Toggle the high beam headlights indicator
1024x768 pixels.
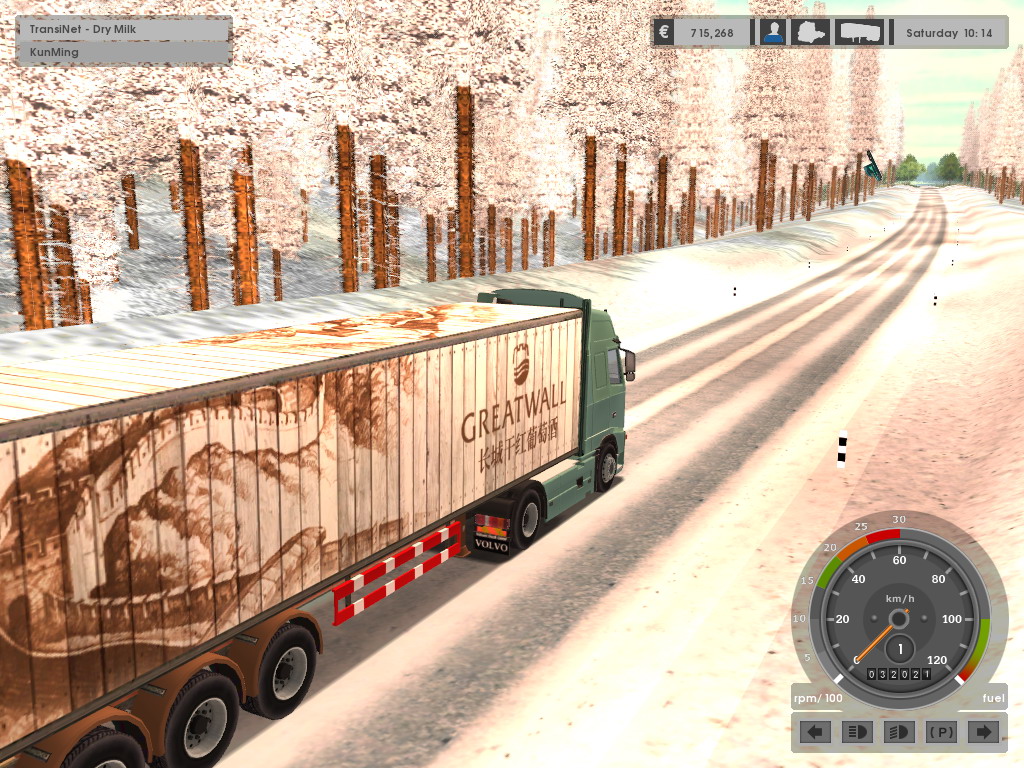coord(856,732)
